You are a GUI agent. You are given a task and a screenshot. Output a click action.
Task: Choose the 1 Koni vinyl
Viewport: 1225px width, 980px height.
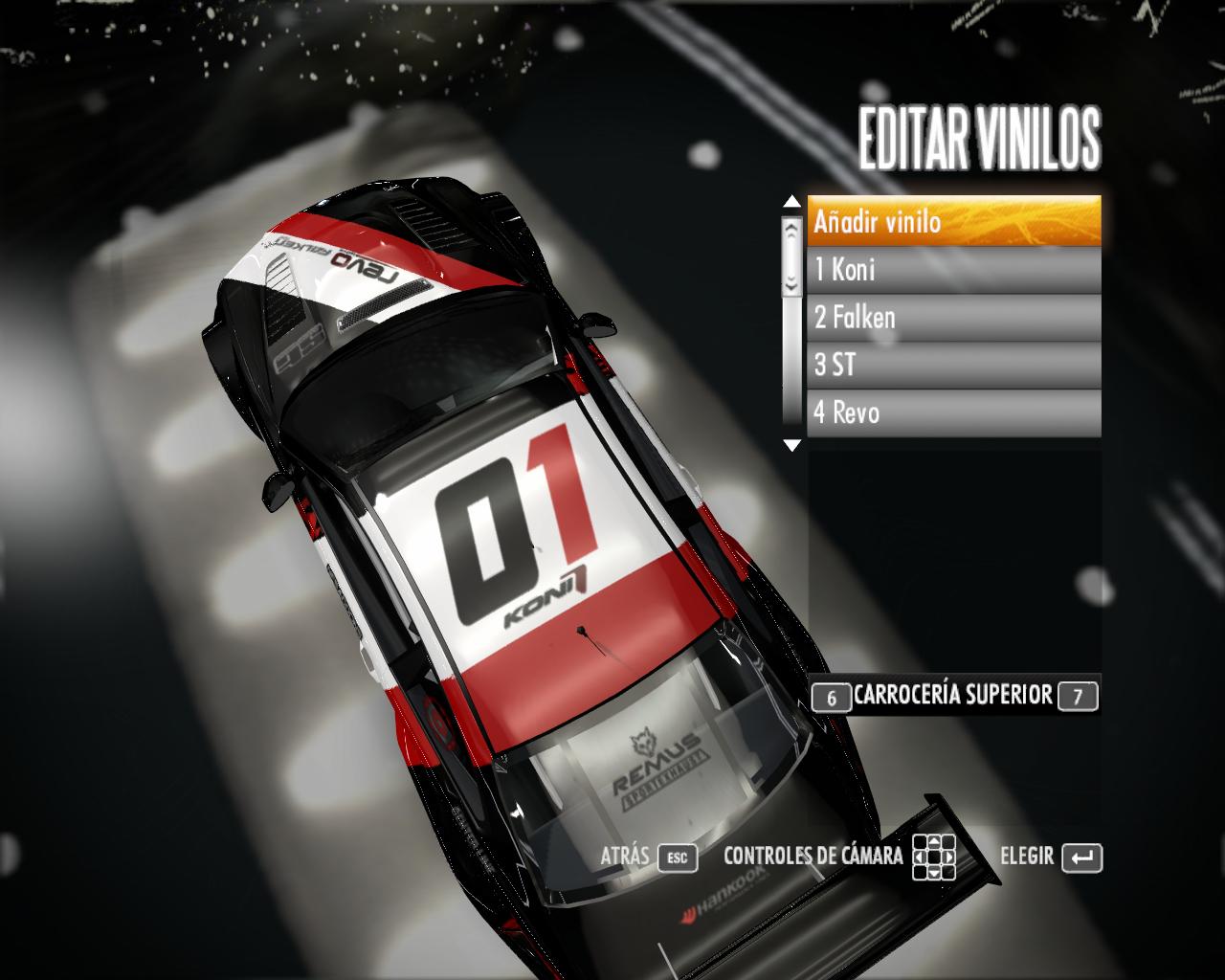click(953, 270)
